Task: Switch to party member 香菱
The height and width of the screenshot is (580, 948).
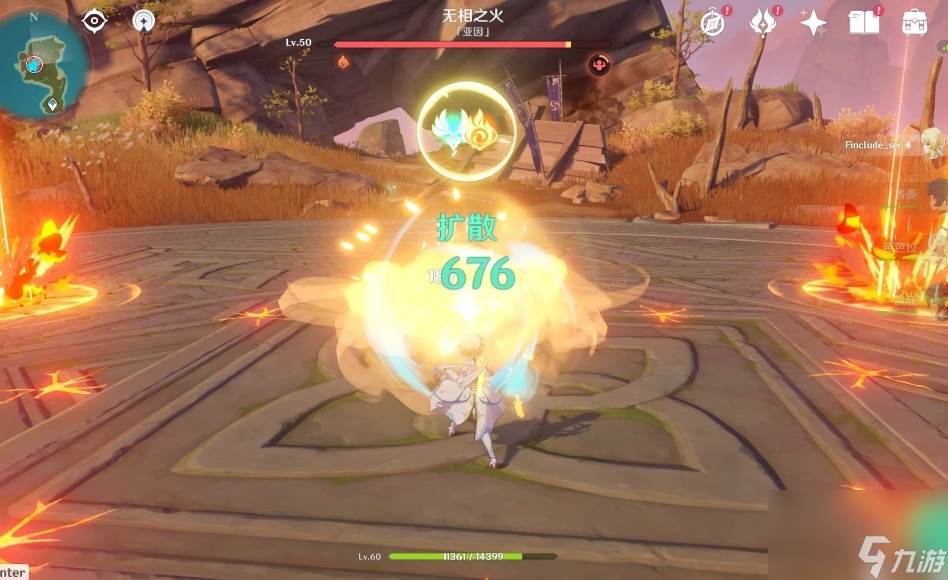Action: tap(934, 196)
